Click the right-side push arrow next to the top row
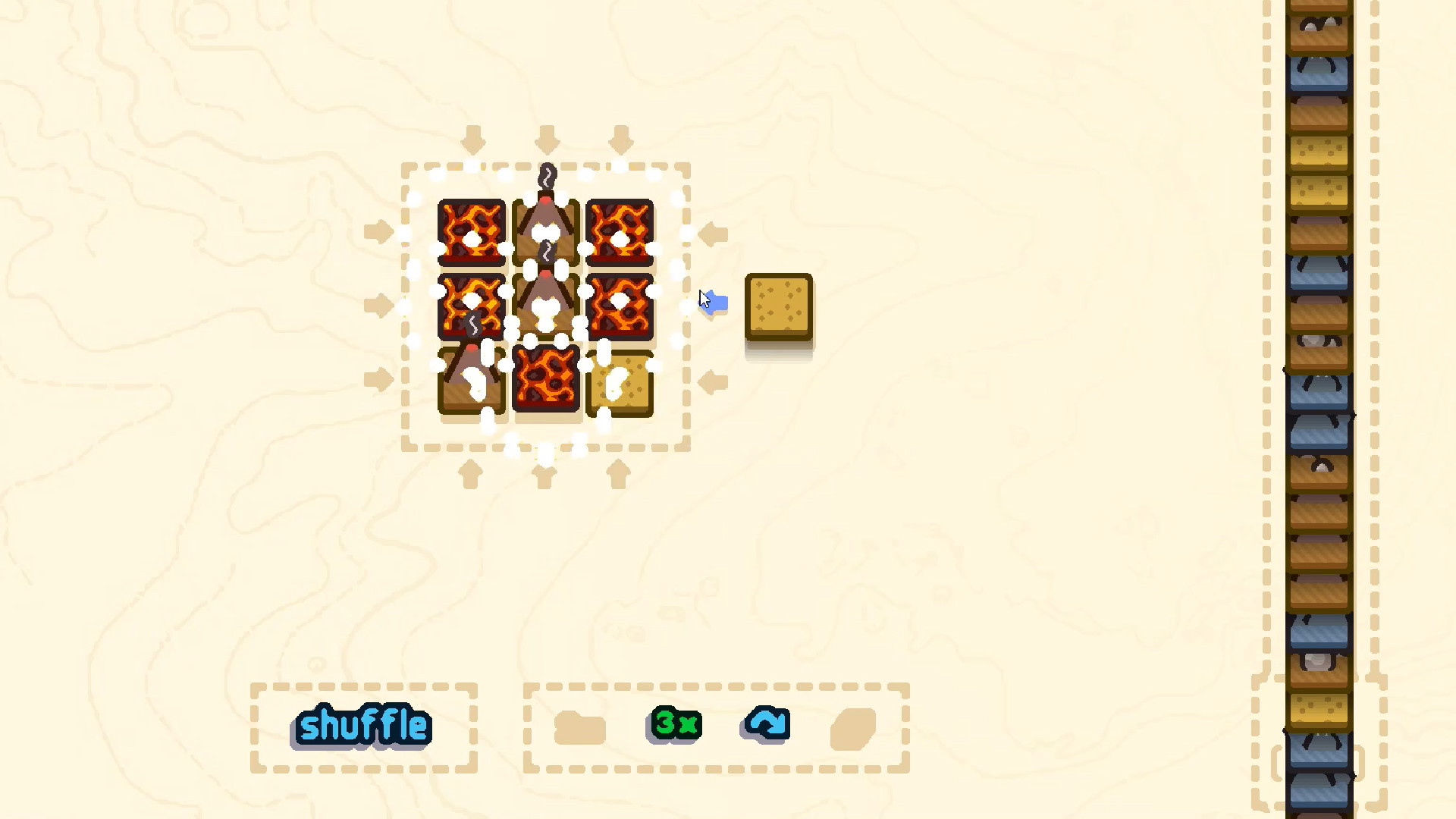Viewport: 1456px width, 819px height. [x=713, y=233]
